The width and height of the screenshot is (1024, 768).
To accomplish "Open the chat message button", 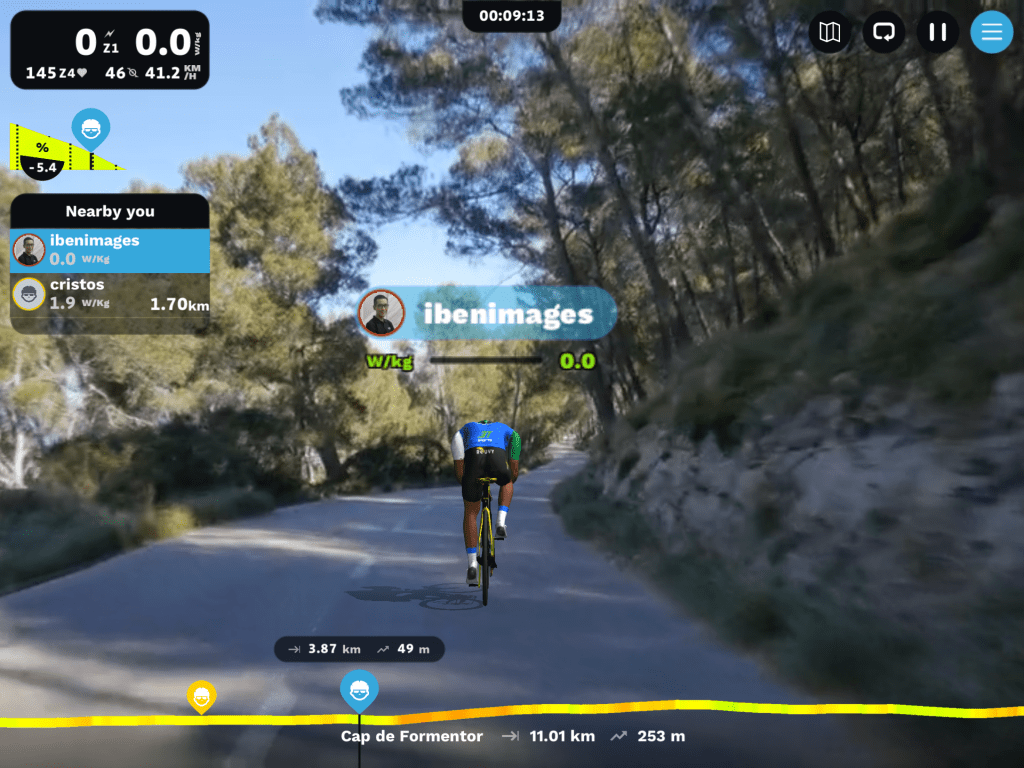I will pyautogui.click(x=883, y=32).
